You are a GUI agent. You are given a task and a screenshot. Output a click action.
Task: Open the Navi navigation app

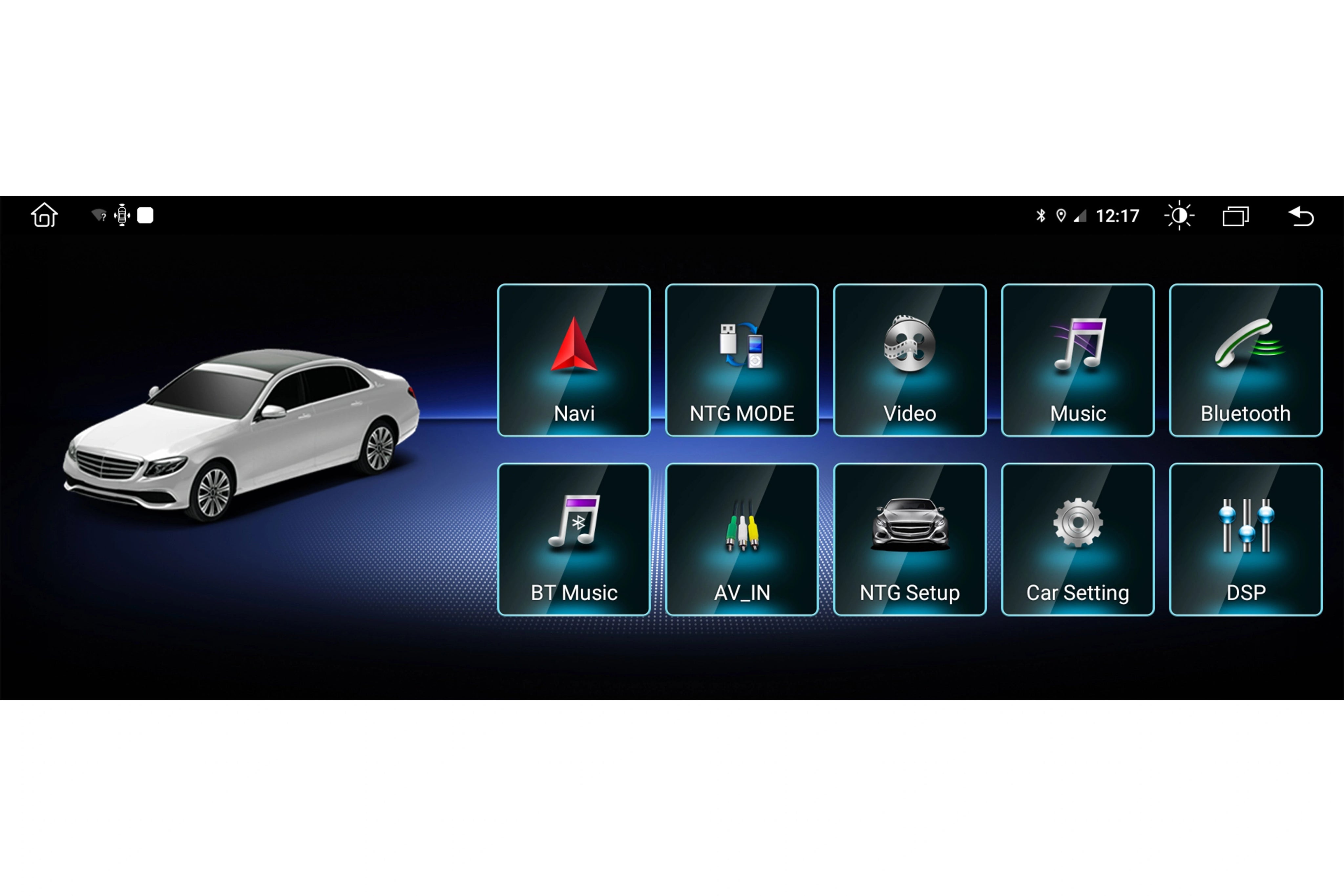(574, 360)
